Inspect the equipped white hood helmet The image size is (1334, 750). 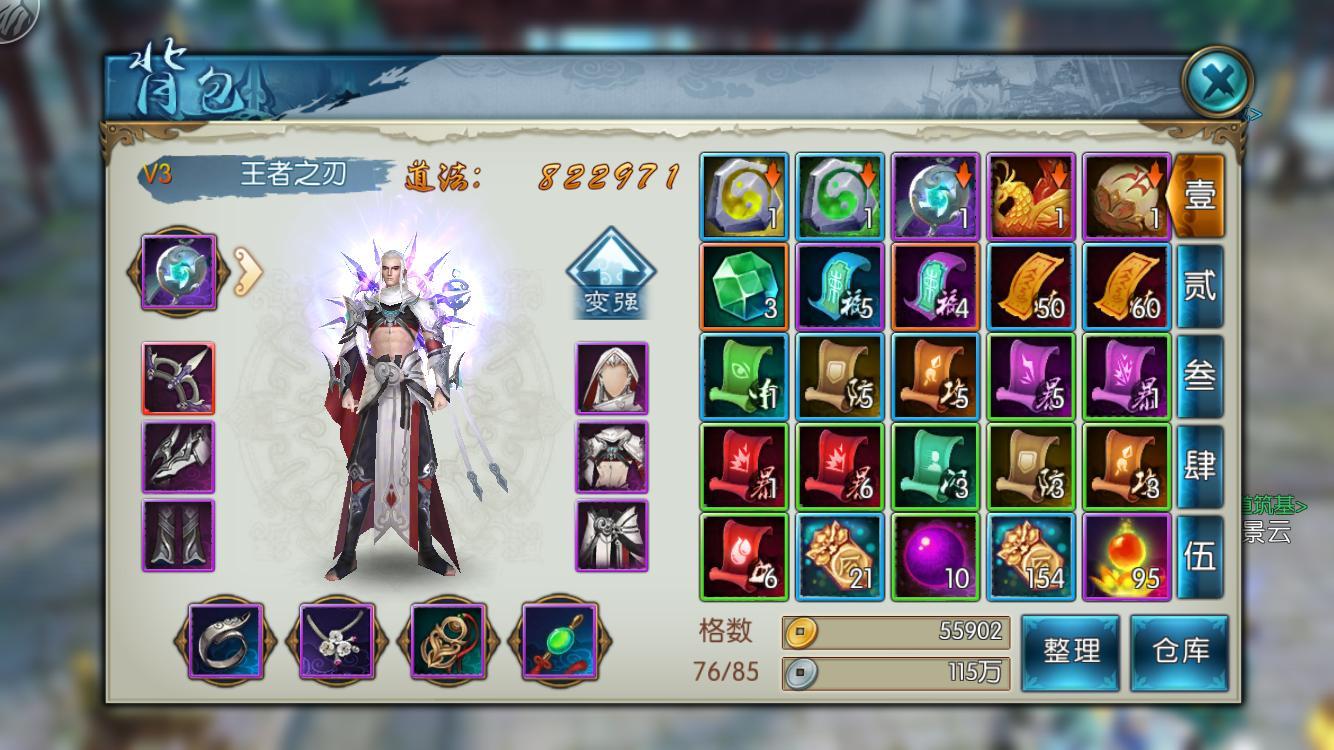tap(611, 378)
